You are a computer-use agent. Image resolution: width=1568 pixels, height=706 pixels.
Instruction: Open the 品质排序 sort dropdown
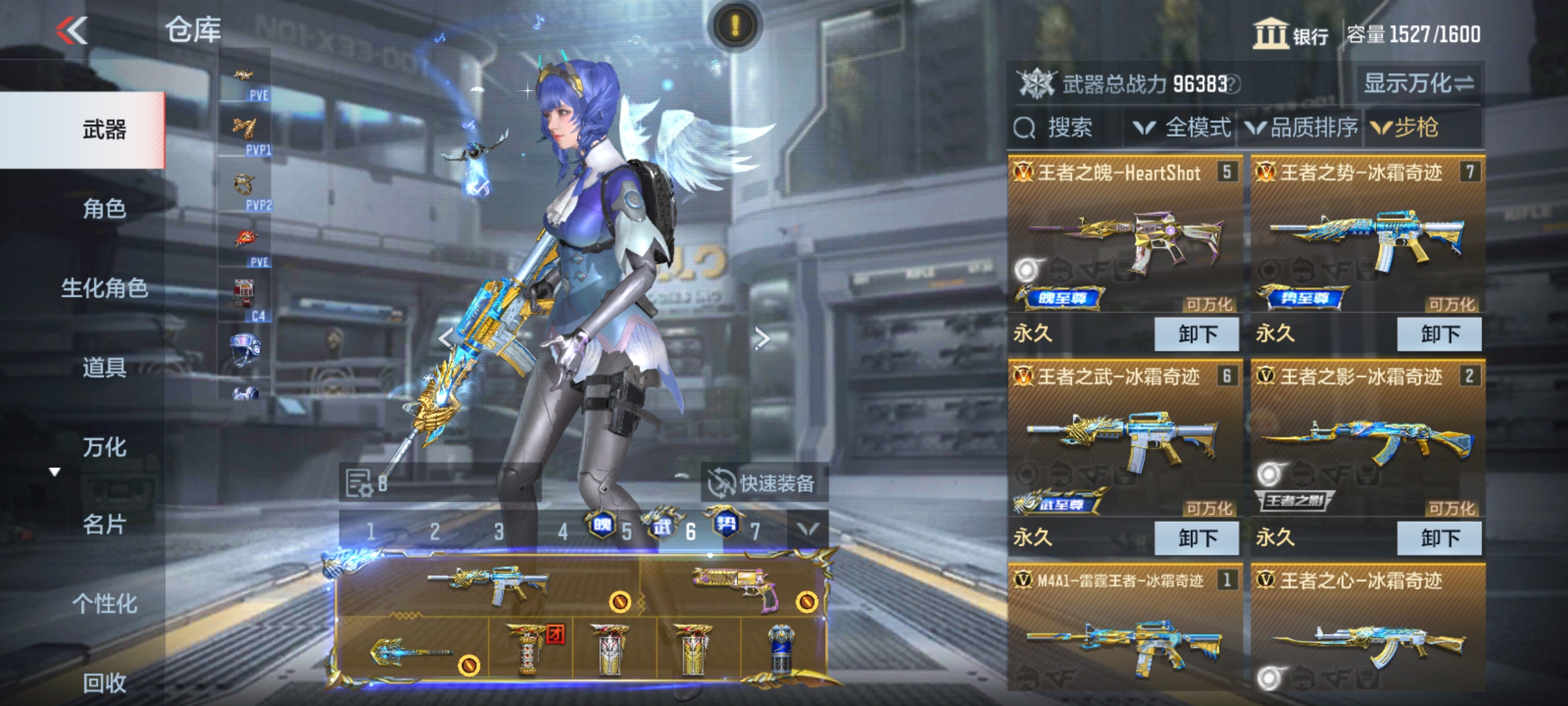1302,127
